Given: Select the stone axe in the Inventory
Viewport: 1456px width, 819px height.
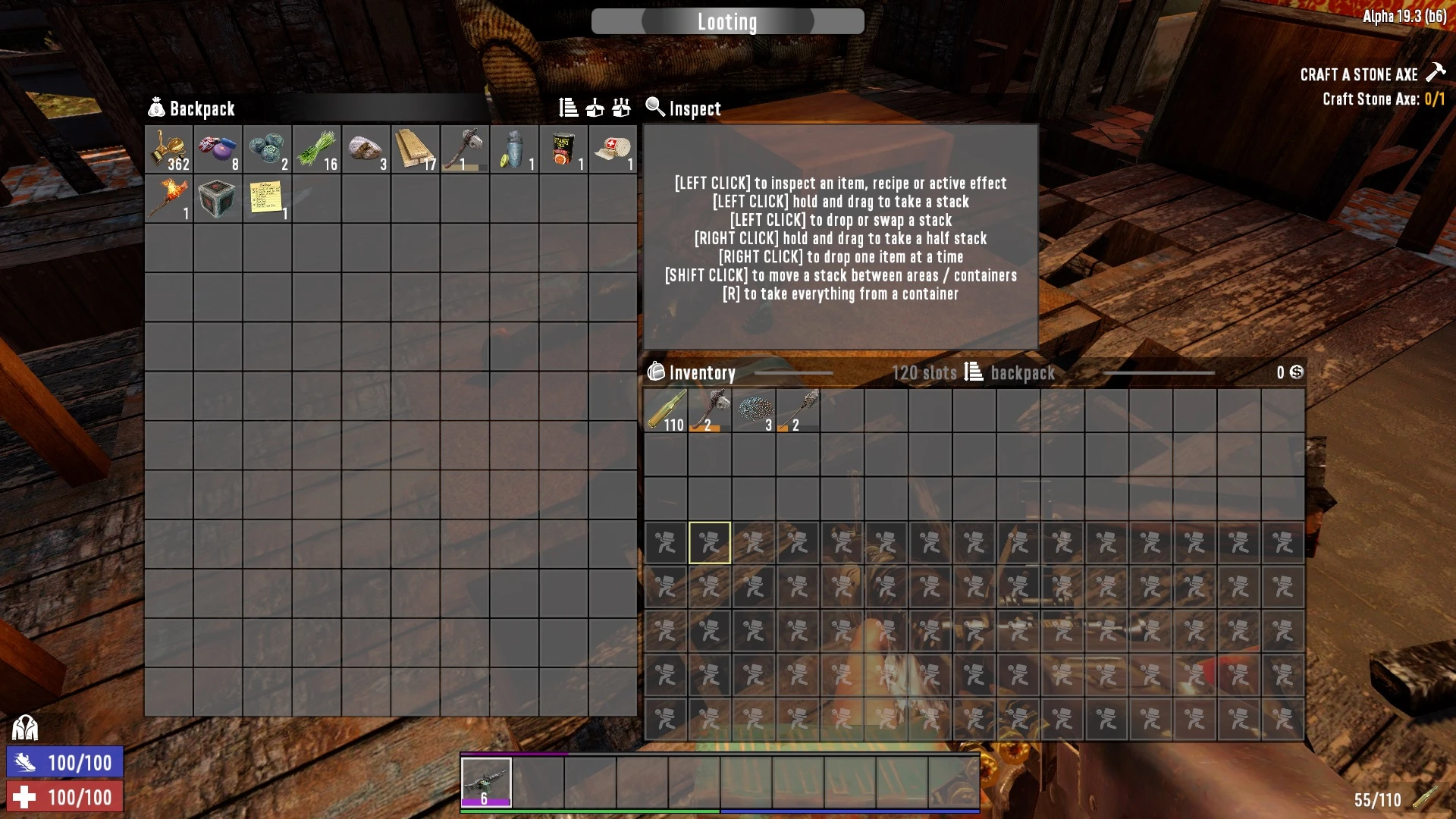Looking at the screenshot, I should click(710, 411).
